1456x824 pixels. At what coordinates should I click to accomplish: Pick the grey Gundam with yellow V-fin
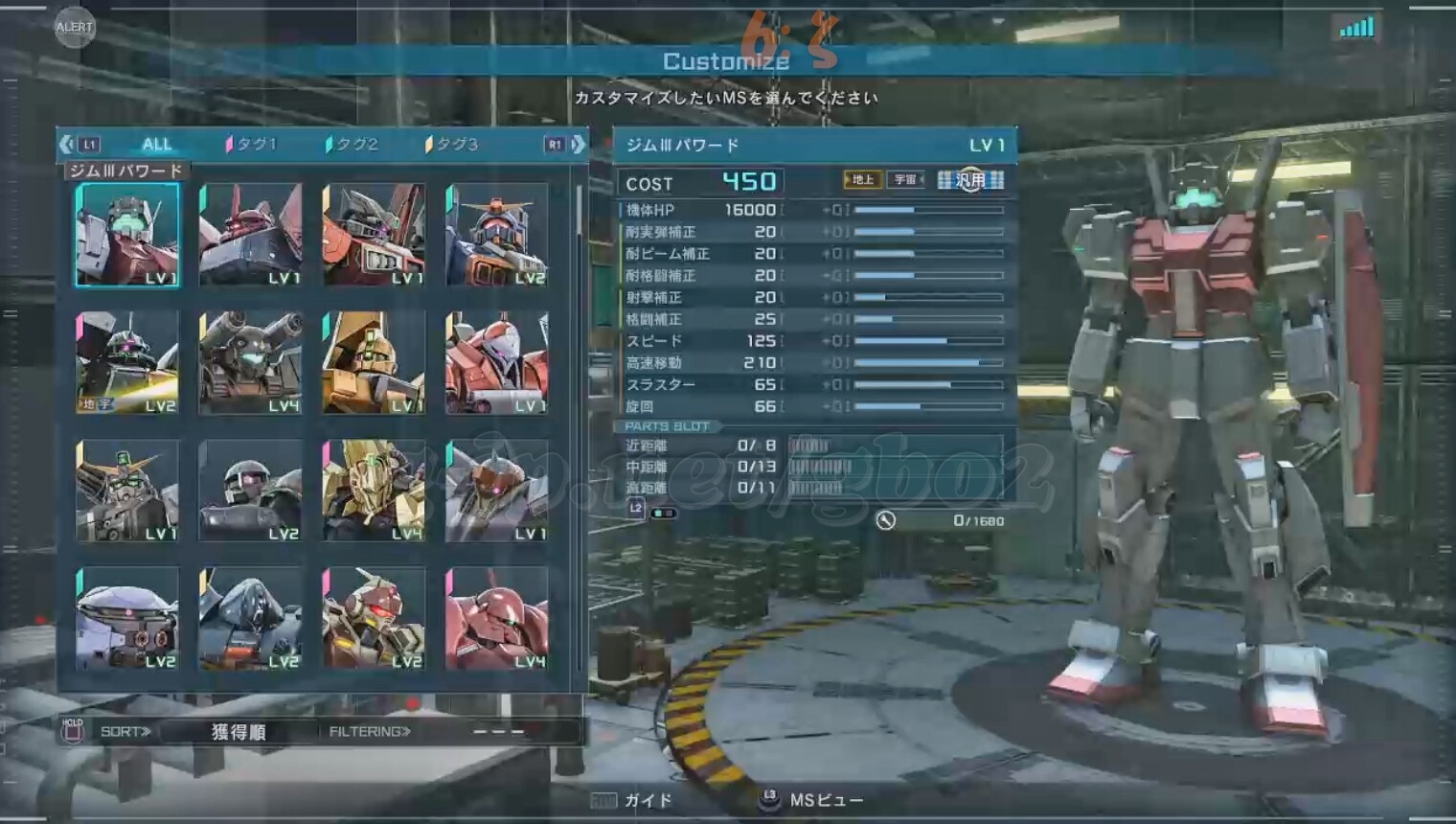tap(127, 491)
